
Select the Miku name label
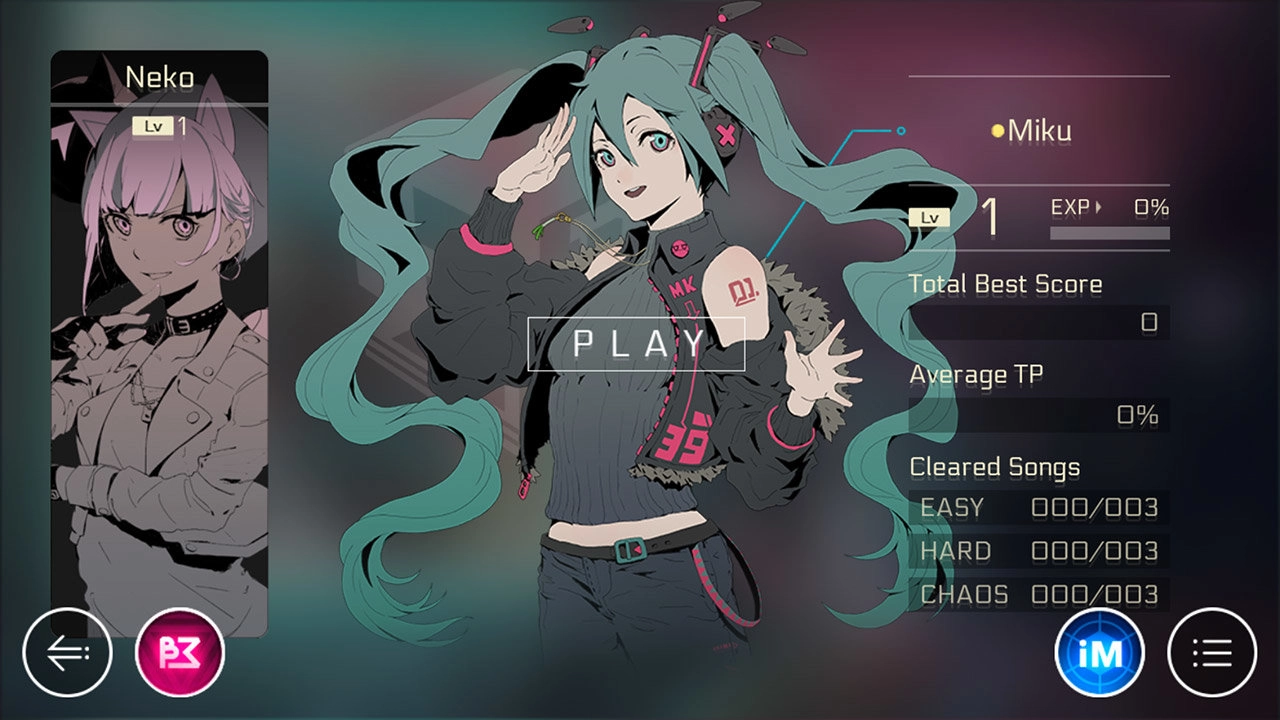coord(1042,130)
